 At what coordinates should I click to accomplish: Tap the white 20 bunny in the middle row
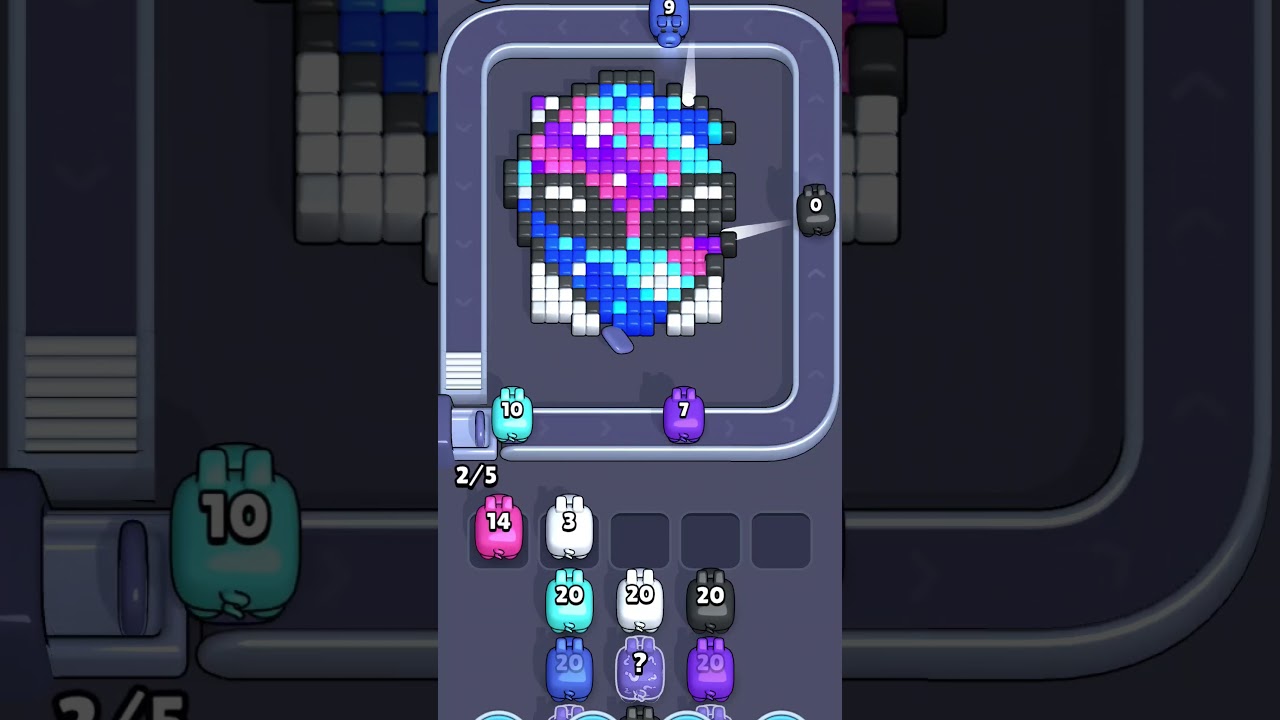[x=639, y=597]
